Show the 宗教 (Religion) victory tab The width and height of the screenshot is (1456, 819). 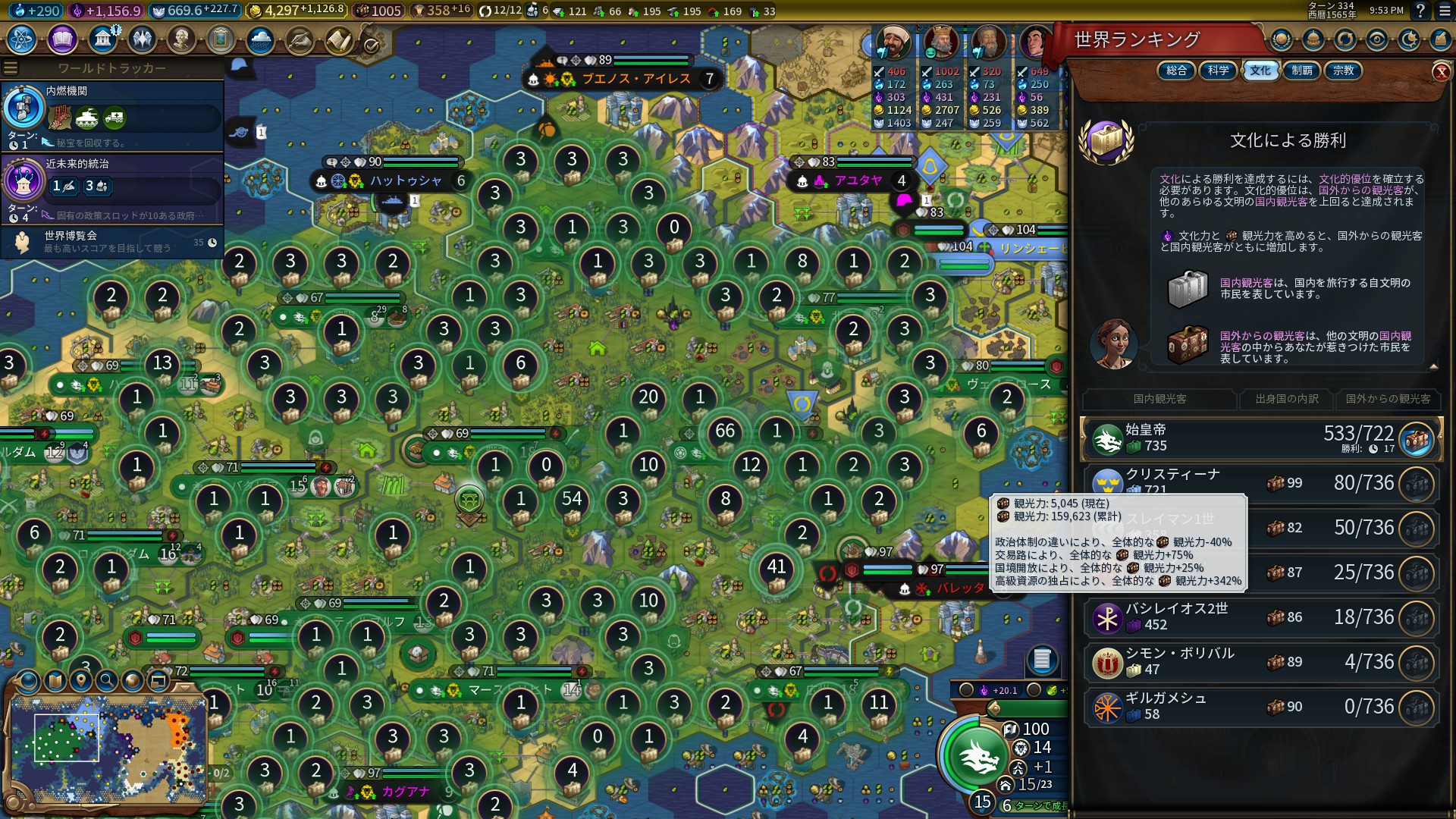tap(1343, 71)
